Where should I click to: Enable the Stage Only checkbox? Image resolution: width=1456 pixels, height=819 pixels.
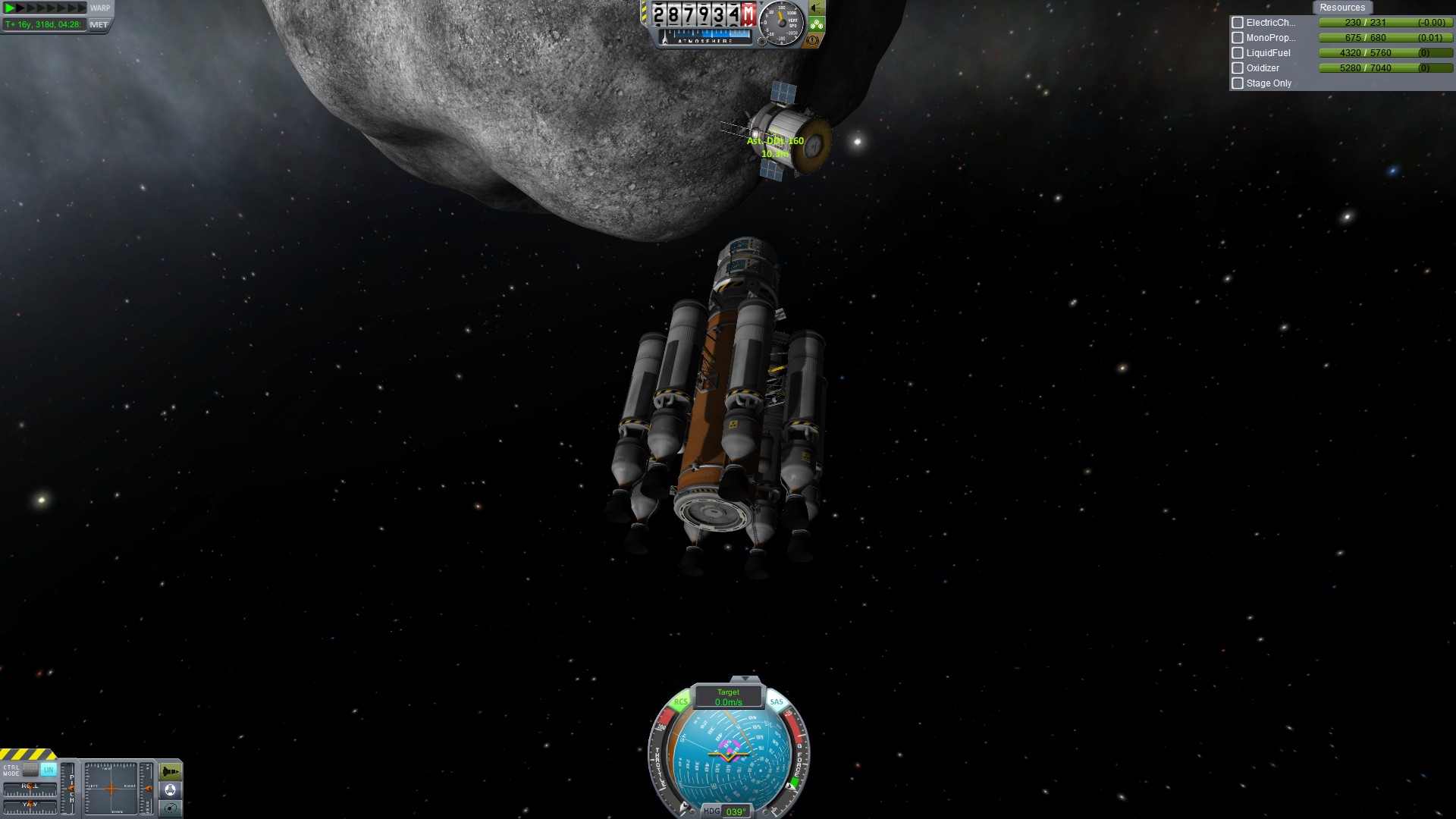pyautogui.click(x=1238, y=83)
